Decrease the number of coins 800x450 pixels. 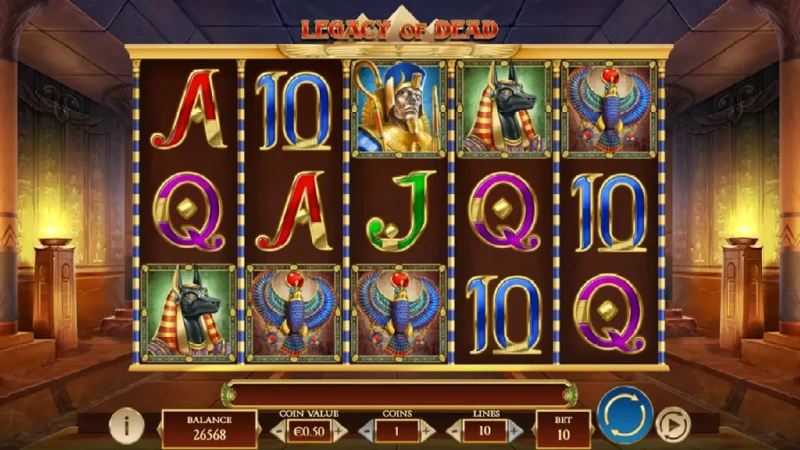click(366, 431)
